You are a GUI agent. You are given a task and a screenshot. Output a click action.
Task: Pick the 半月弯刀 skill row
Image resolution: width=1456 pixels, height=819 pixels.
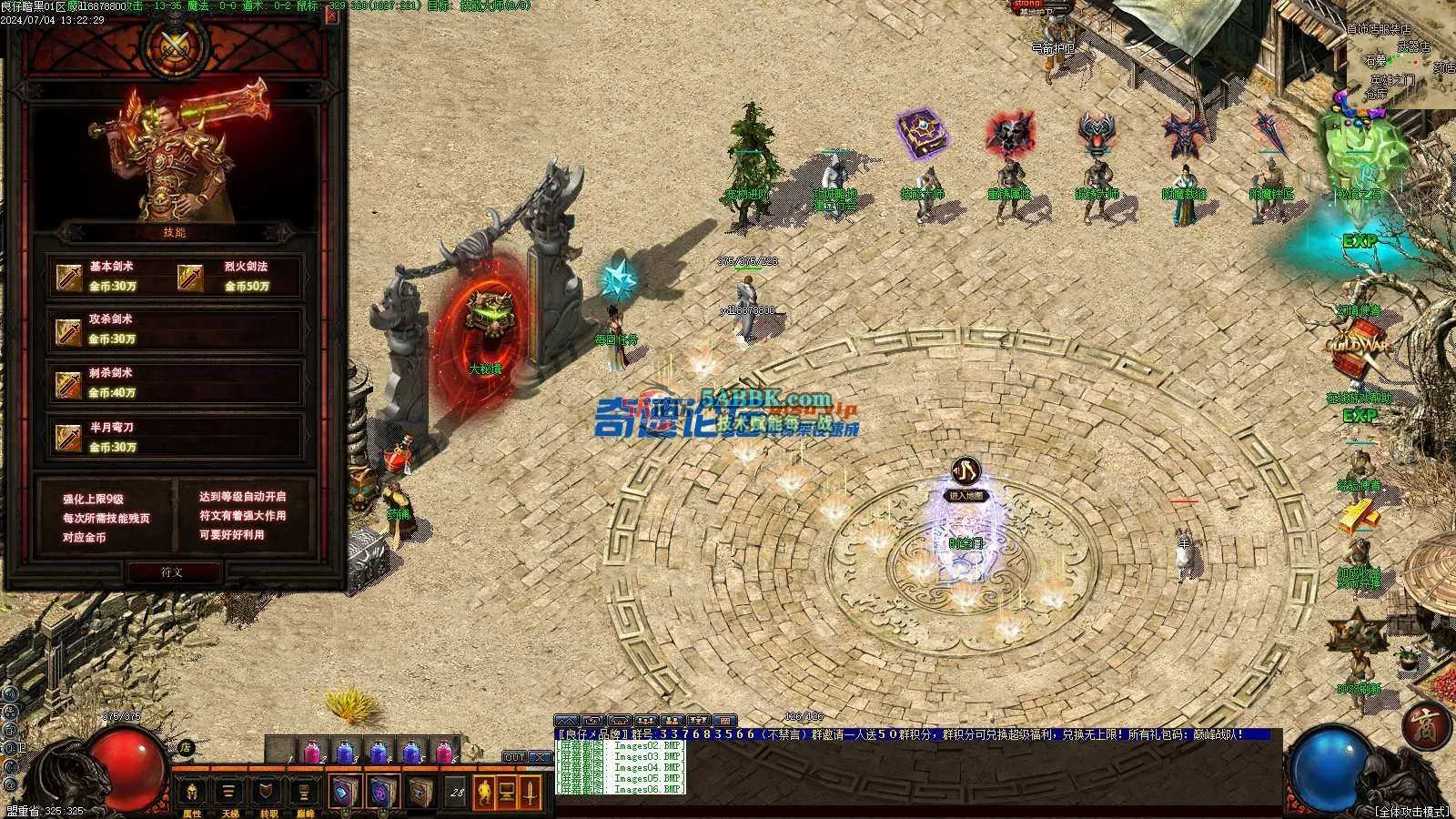coord(175,438)
